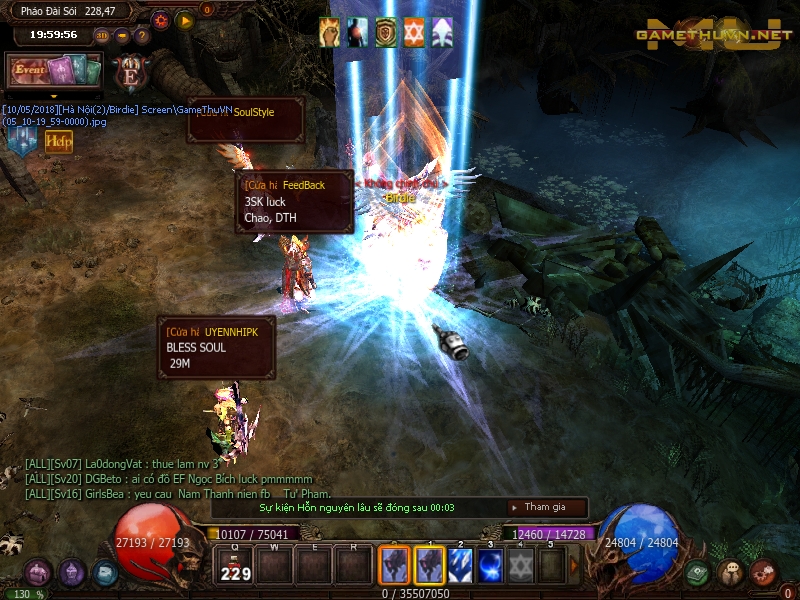This screenshot has width=800, height=600.
Task: Open the red gears system icon
Action: [x=763, y=573]
